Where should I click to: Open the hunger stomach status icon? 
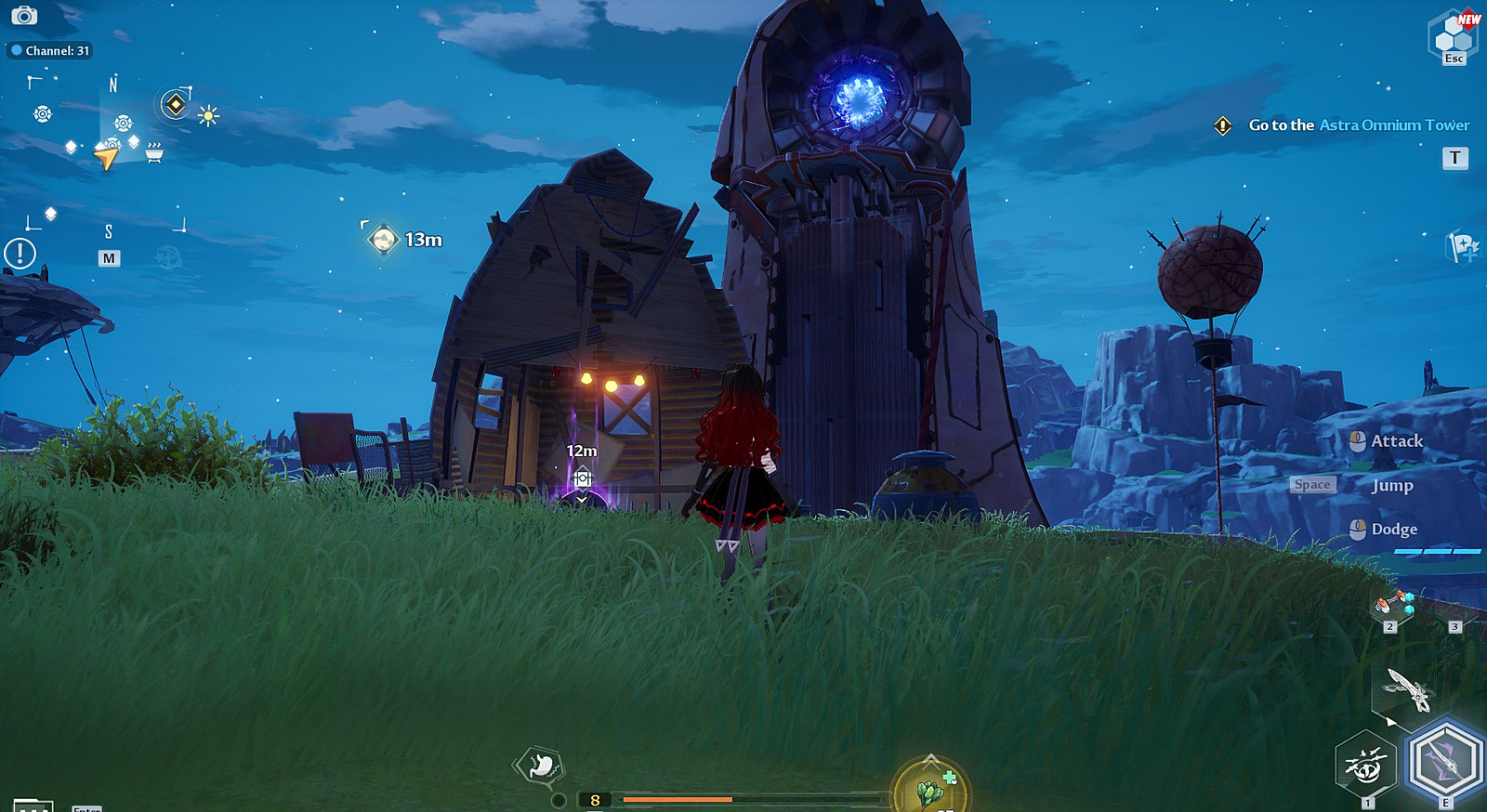pos(540,766)
